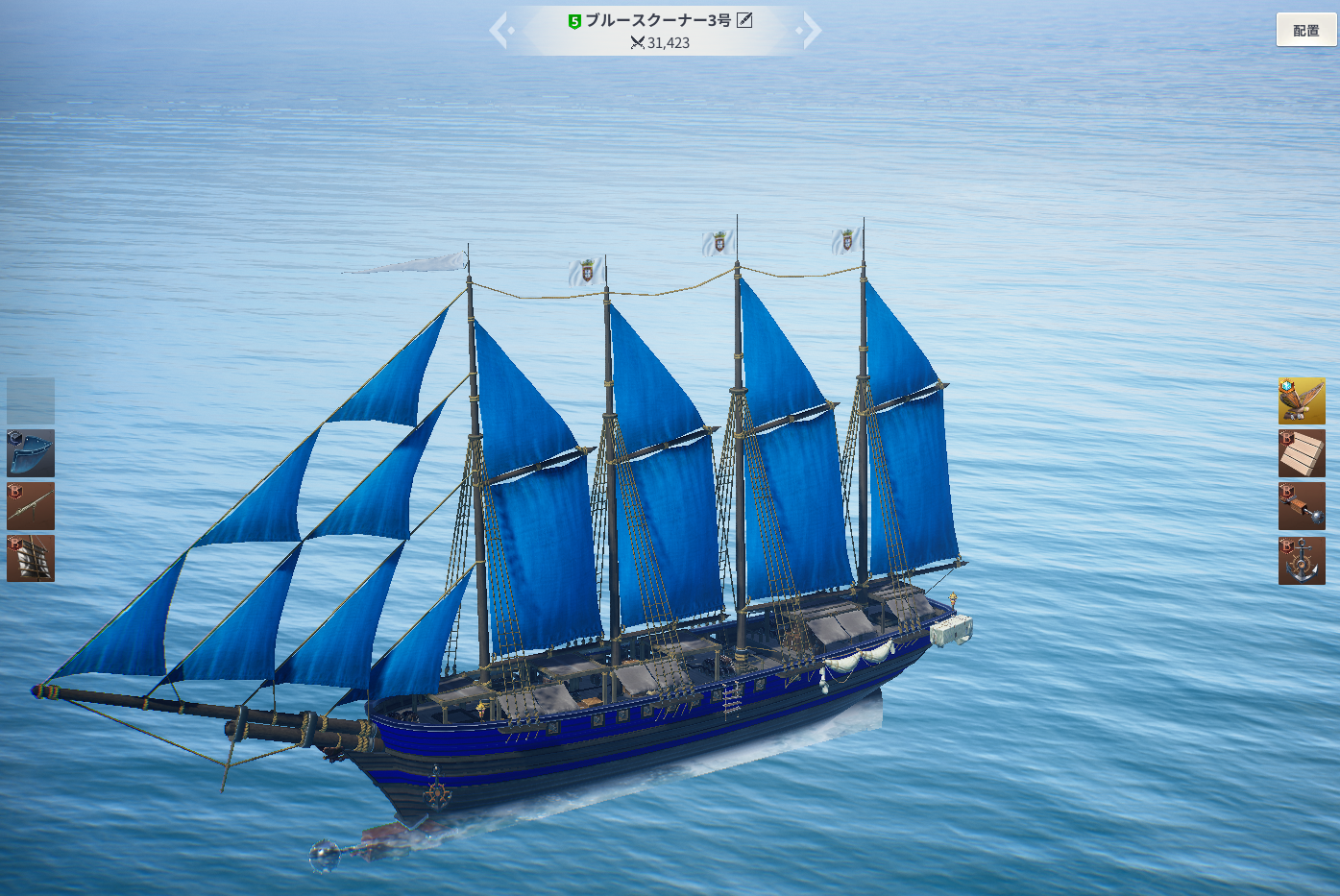
Task: Select the anchor equipment slot
Action: (1302, 560)
